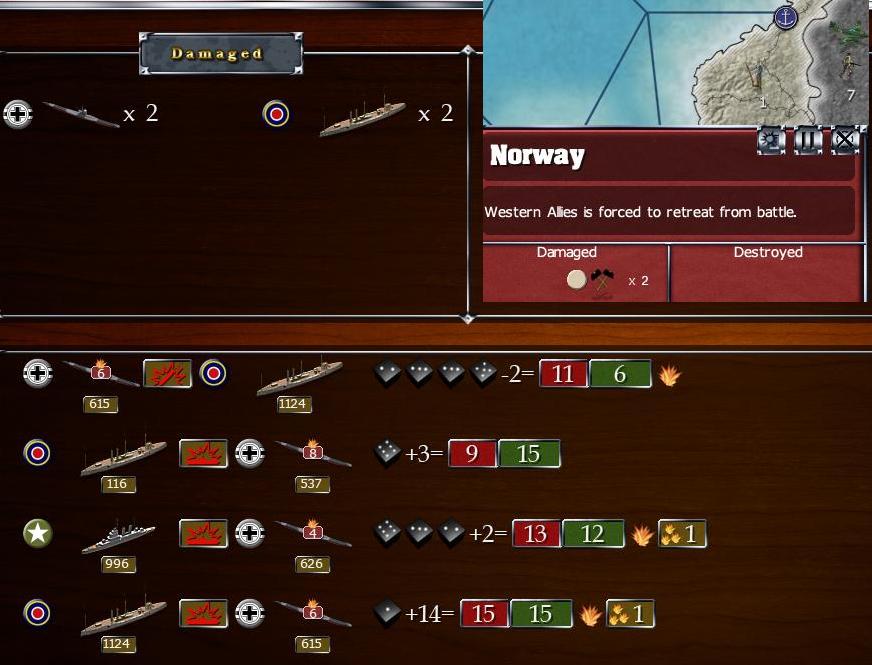Click the pause button on Norway panel
The width and height of the screenshot is (872, 665).
pyautogui.click(x=808, y=140)
